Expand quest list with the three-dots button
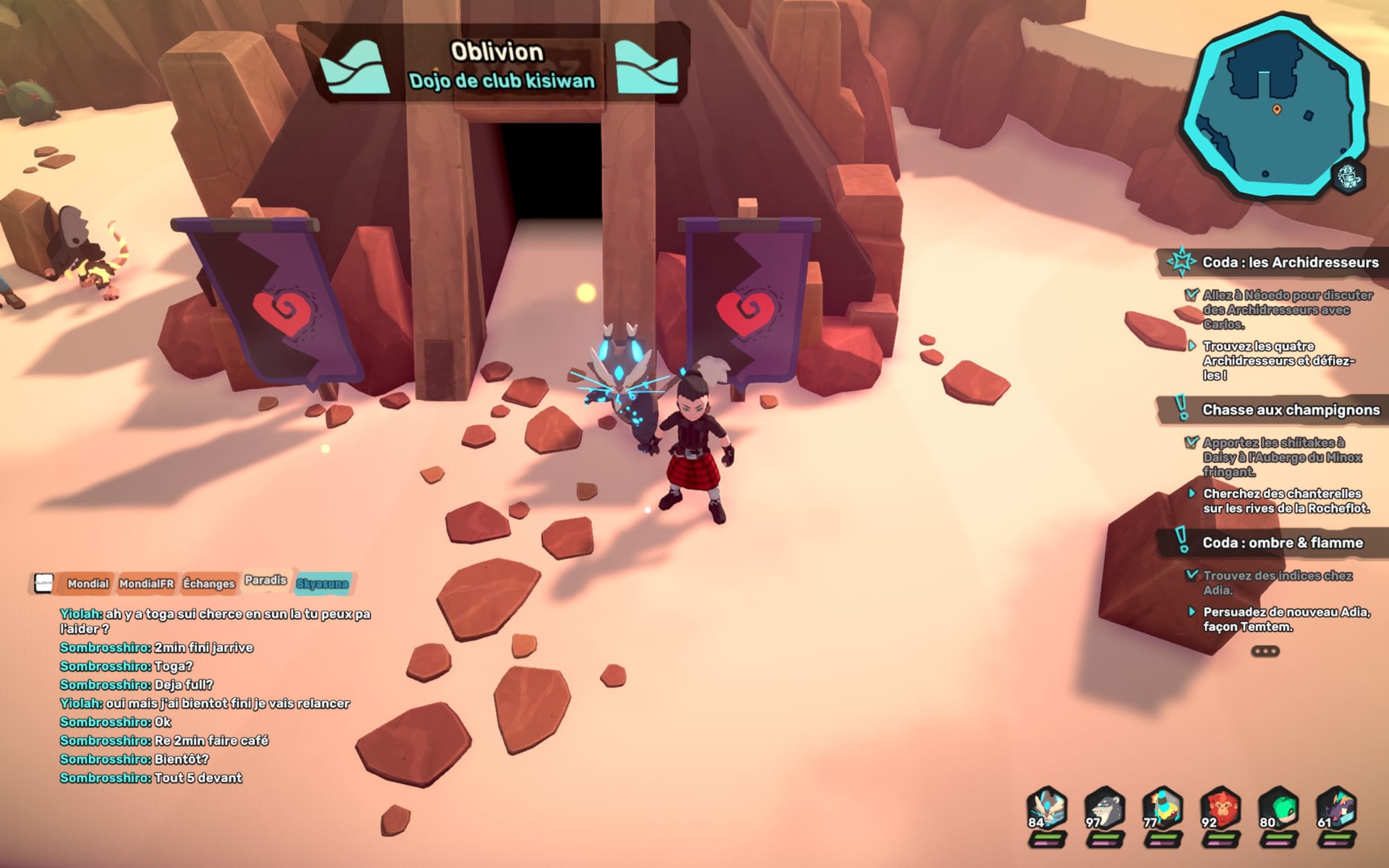The width and height of the screenshot is (1389, 868). pyautogui.click(x=1265, y=651)
